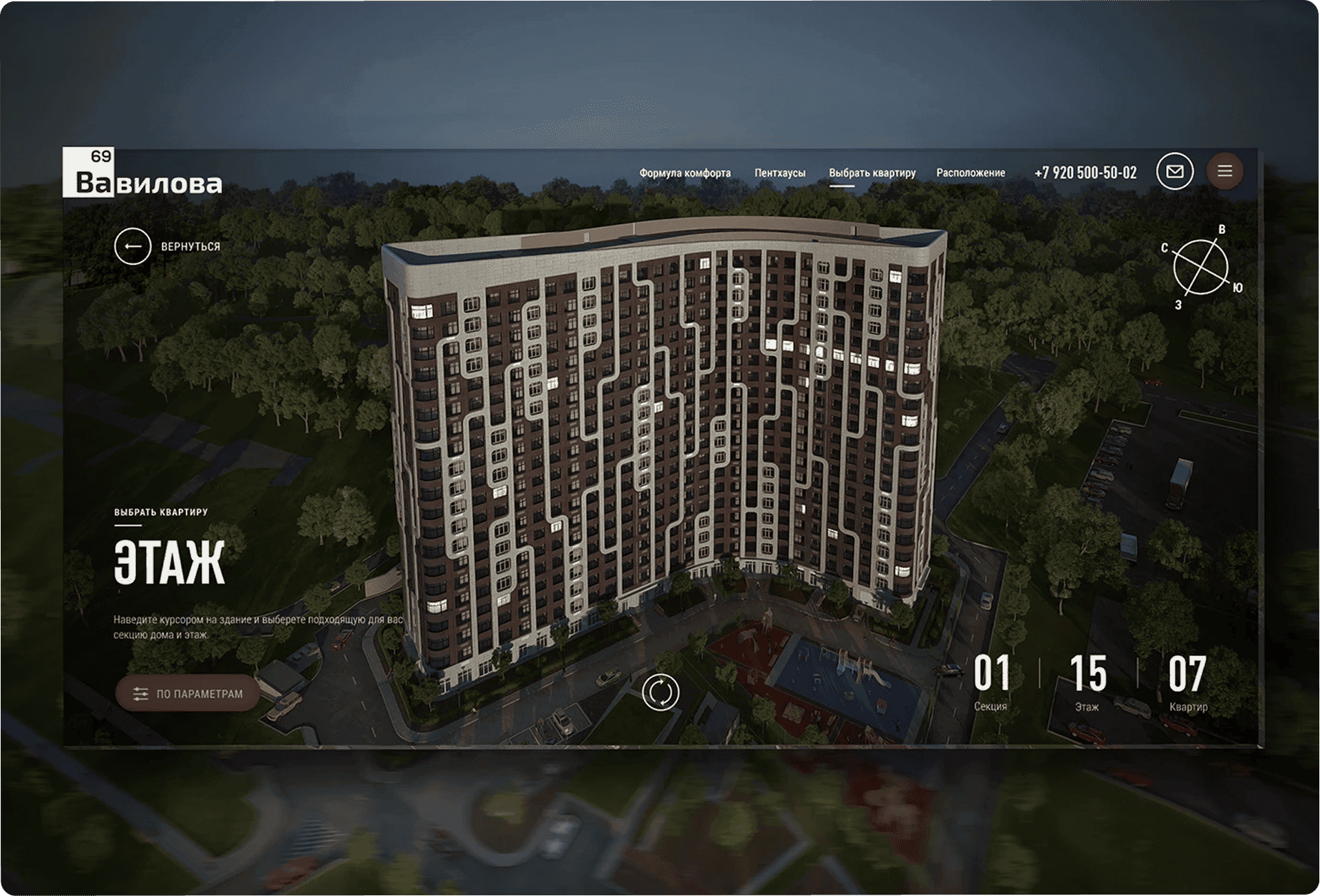Image resolution: width=1320 pixels, height=896 pixels.
Task: Open the Расположение page
Action: (x=970, y=173)
